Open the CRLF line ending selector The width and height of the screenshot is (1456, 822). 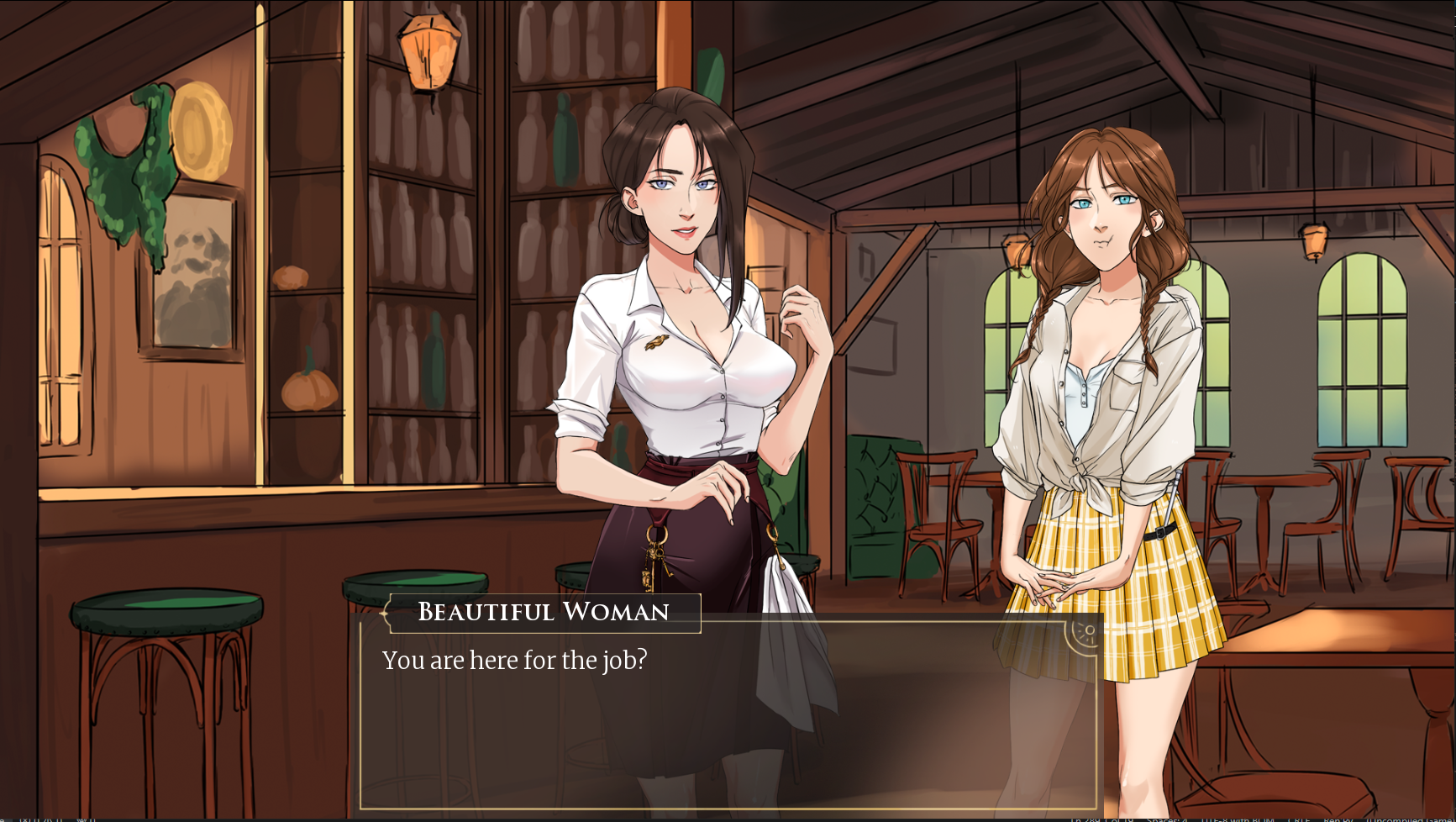(x=1301, y=818)
